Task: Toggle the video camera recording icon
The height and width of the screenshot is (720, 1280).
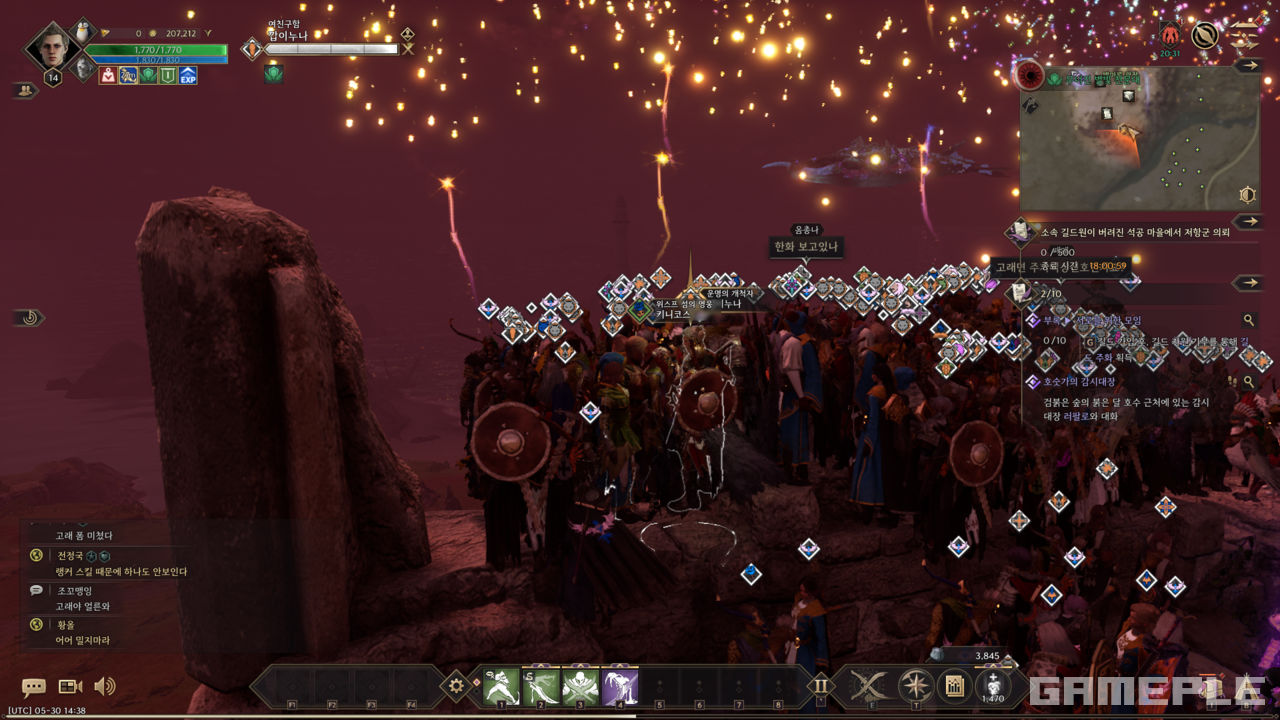Action: 70,687
